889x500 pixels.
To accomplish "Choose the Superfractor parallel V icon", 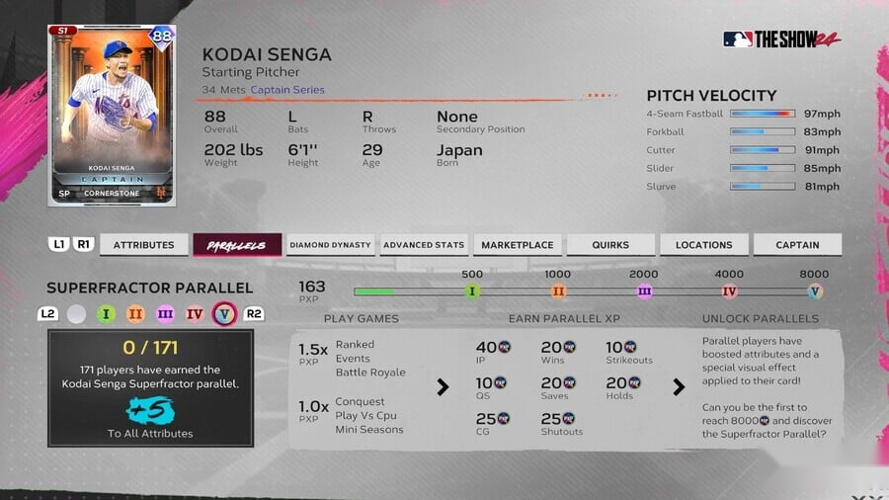I will tap(225, 314).
